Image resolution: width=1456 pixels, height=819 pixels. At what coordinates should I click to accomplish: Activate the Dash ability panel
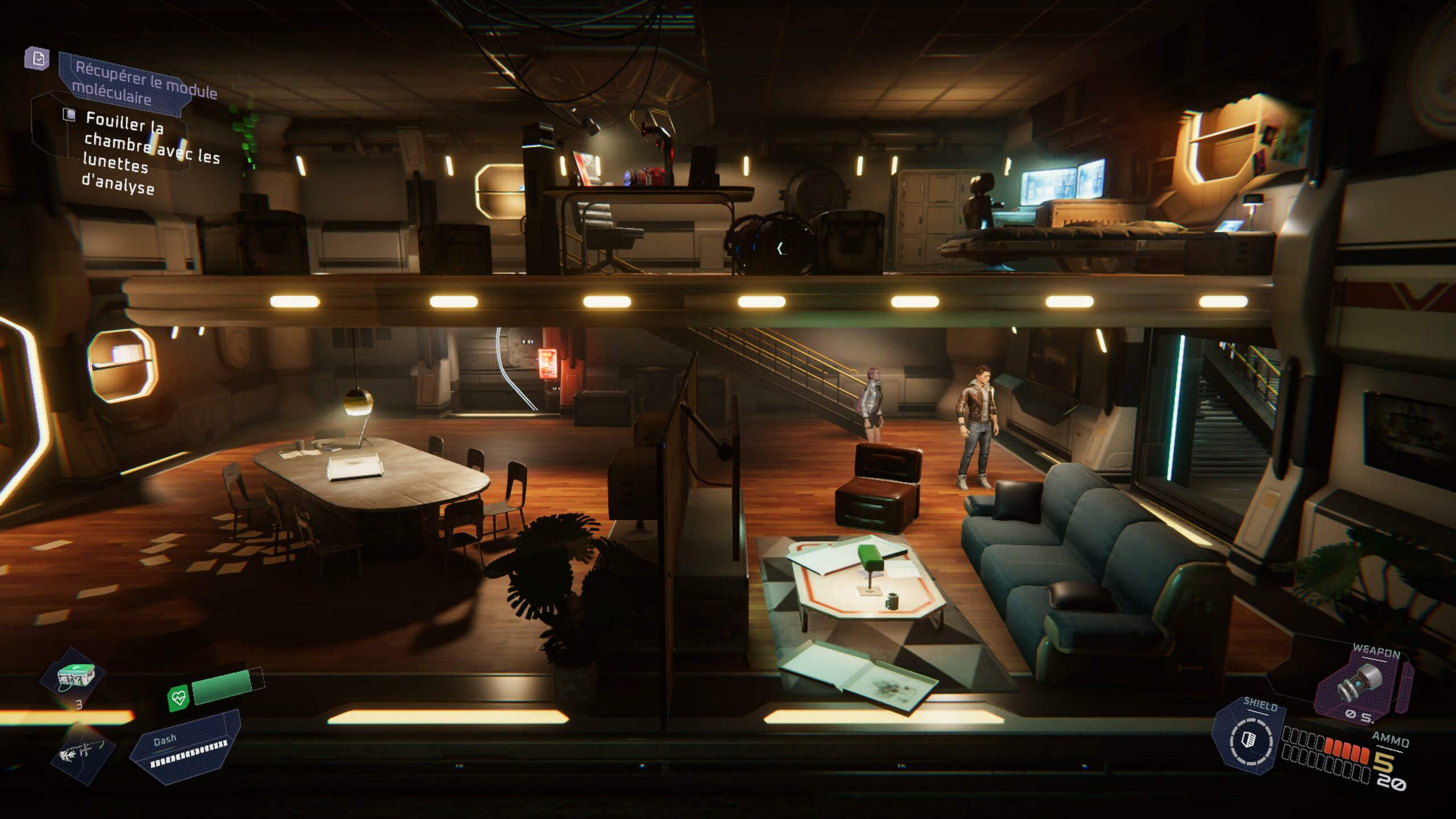(185, 747)
